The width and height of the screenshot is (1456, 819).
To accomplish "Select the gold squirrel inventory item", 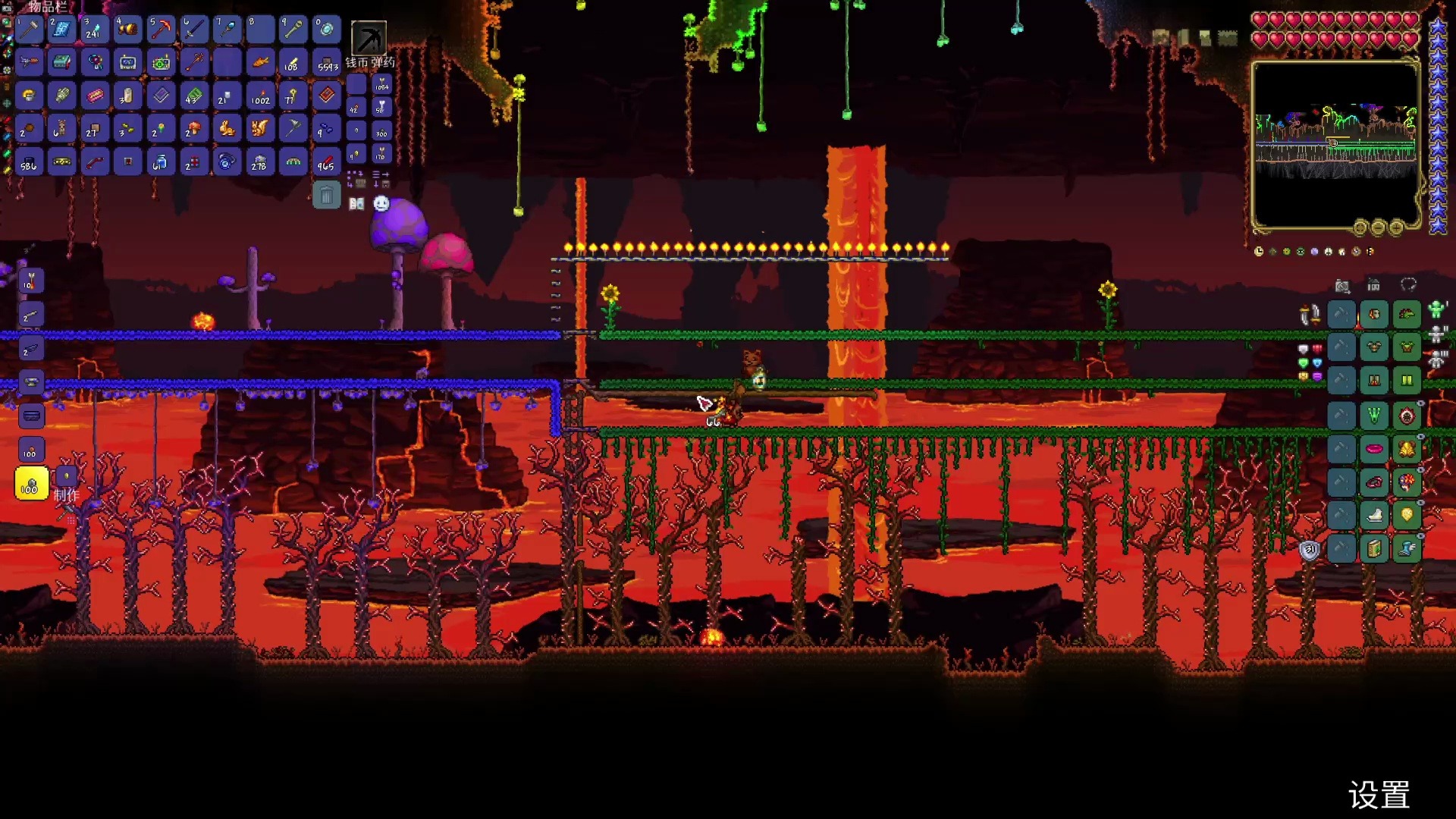I will [x=260, y=129].
